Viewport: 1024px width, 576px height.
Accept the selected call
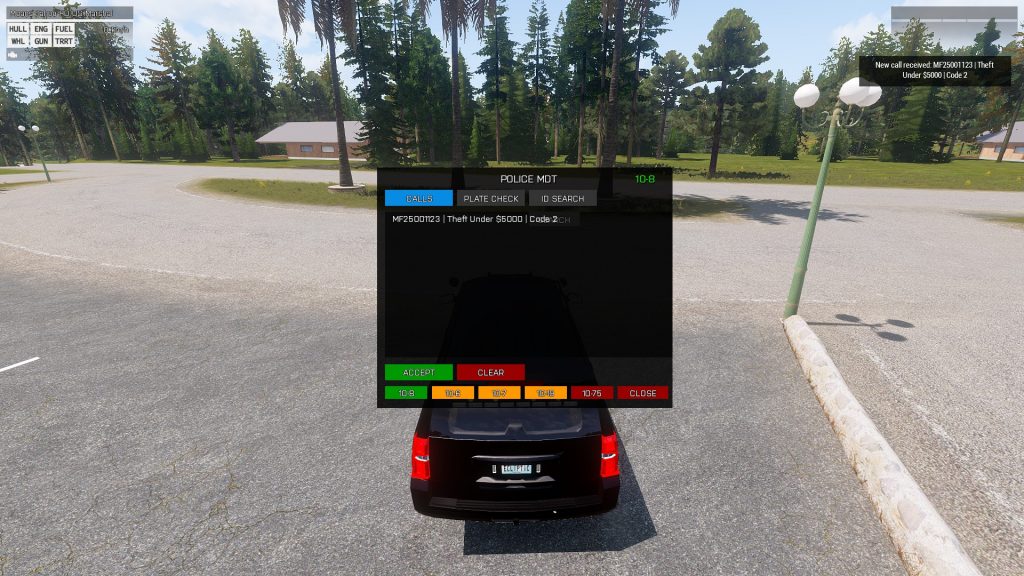click(x=418, y=372)
